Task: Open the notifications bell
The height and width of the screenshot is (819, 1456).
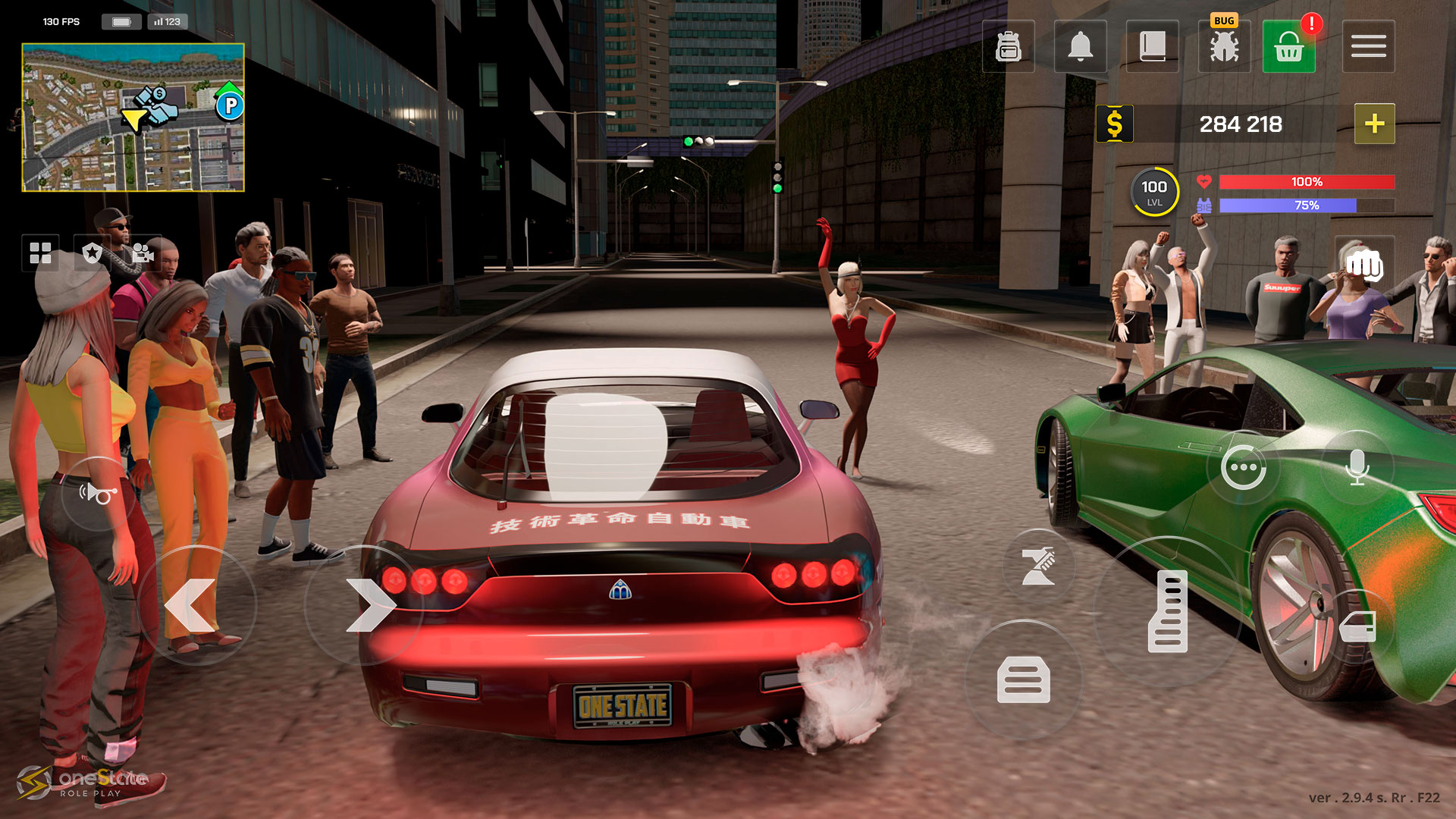Action: pos(1080,47)
